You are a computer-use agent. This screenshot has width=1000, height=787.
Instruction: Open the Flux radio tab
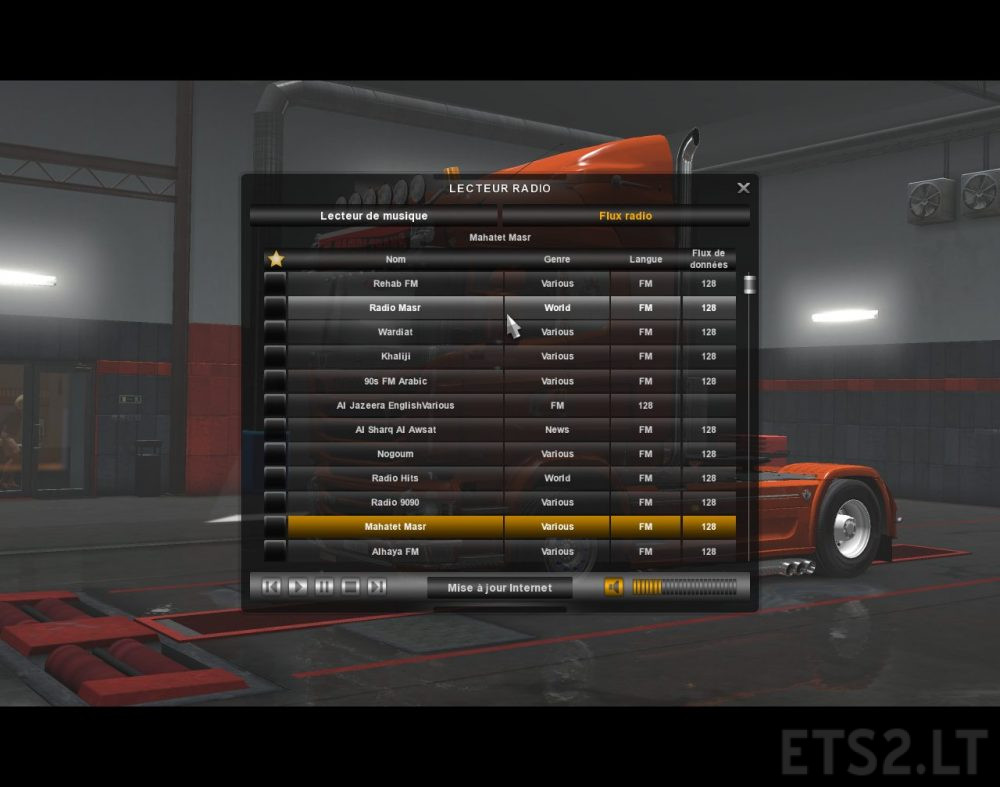point(625,216)
